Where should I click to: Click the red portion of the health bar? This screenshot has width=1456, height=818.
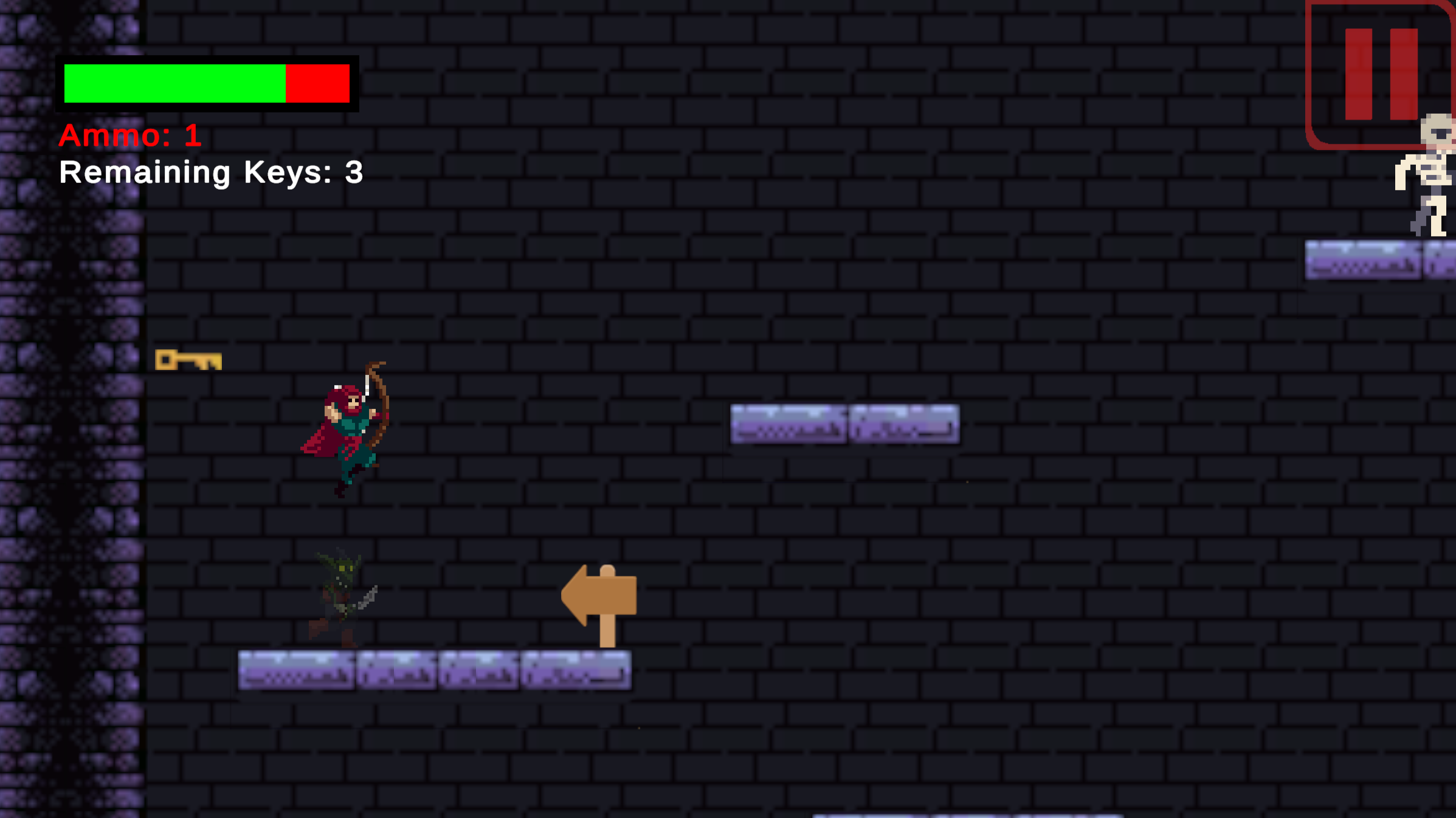coord(316,84)
